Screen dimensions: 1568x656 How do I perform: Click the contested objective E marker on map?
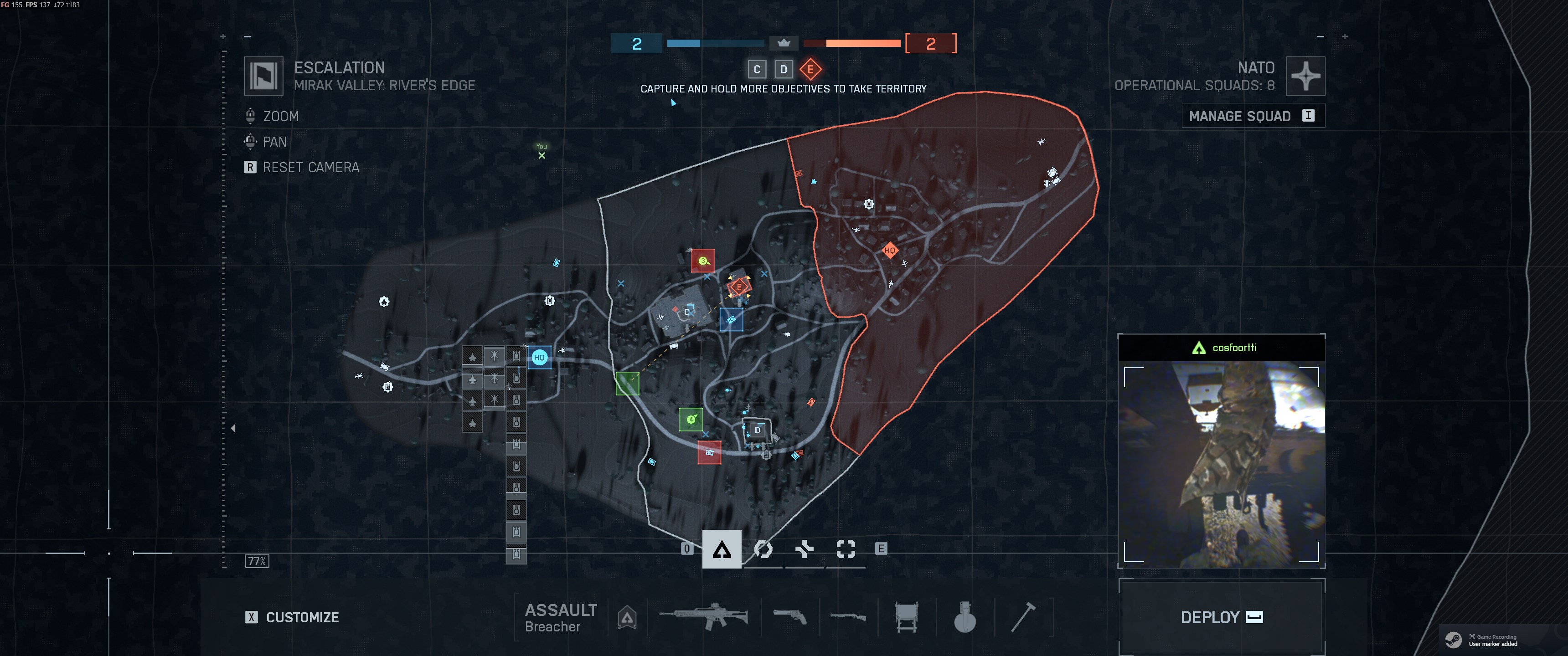[739, 287]
